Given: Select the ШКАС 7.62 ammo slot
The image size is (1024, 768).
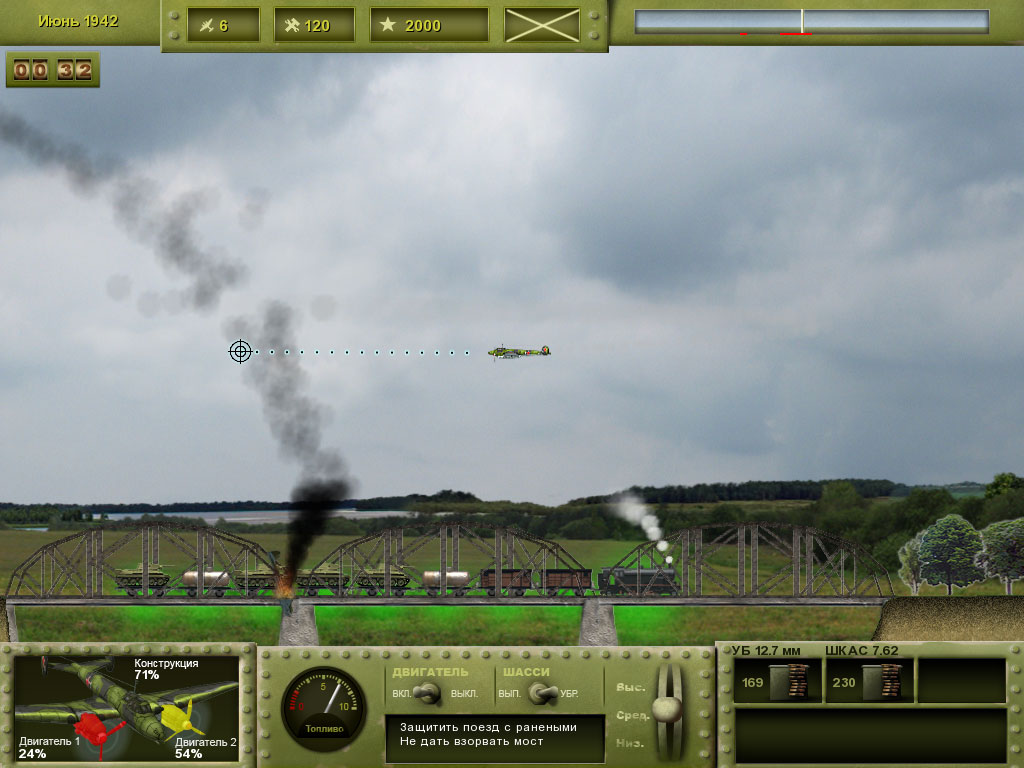Looking at the screenshot, I should pos(870,682).
